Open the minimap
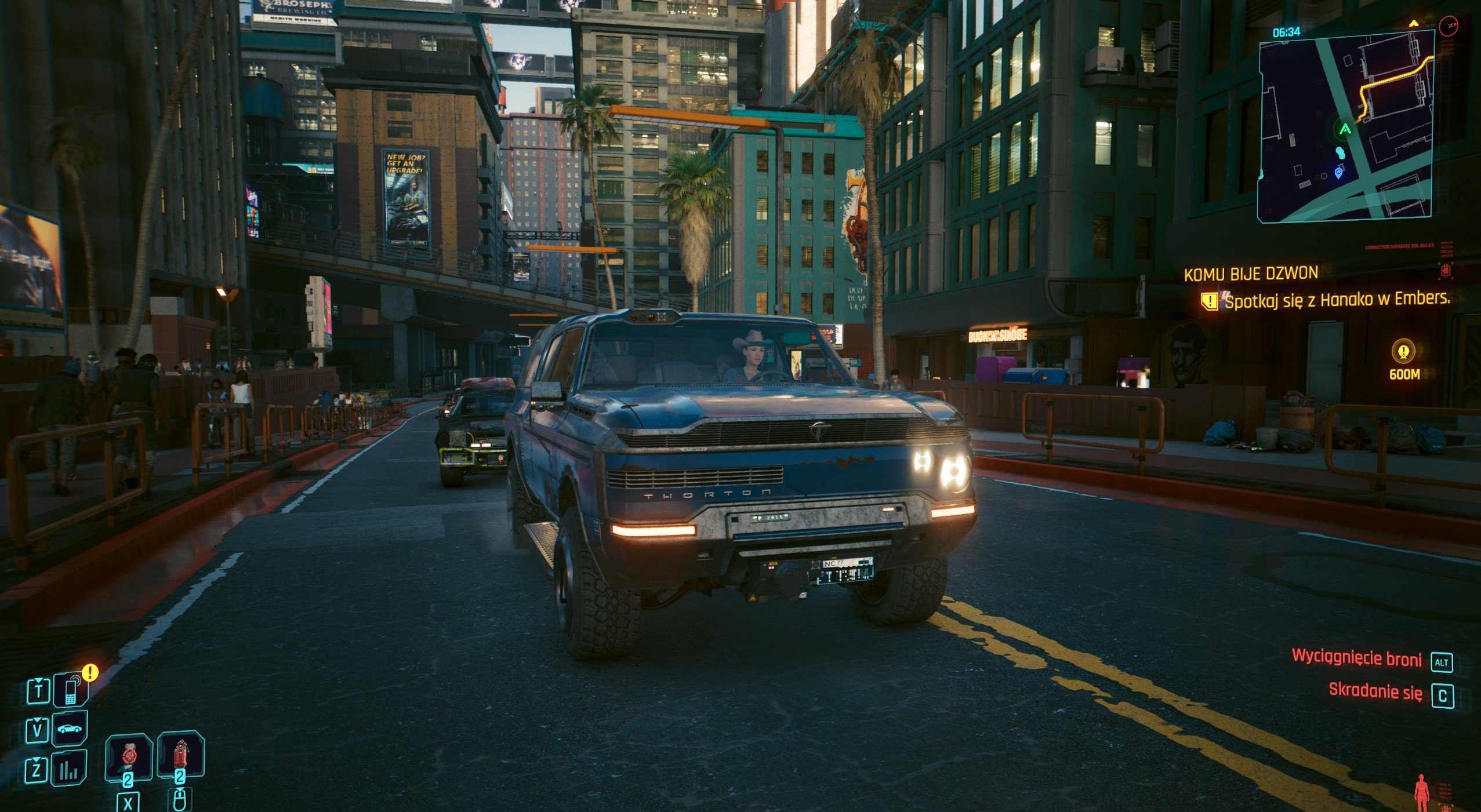The height and width of the screenshot is (812, 1481). [1345, 126]
